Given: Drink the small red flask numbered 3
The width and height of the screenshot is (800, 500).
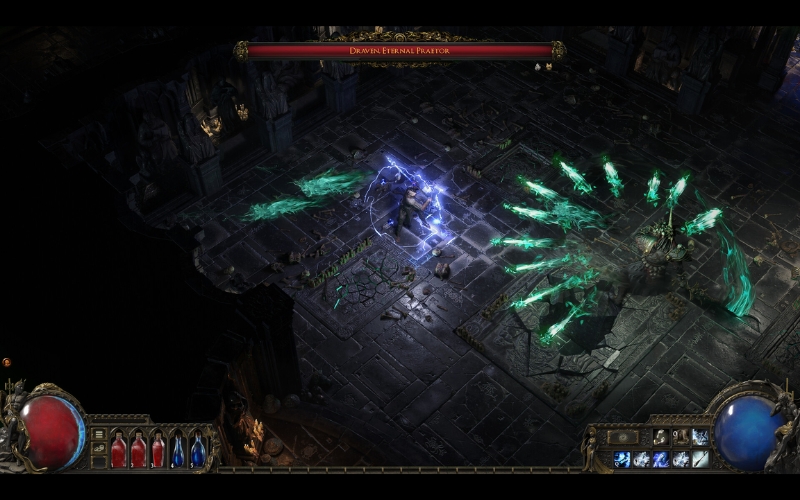Looking at the screenshot, I should coord(158,452).
